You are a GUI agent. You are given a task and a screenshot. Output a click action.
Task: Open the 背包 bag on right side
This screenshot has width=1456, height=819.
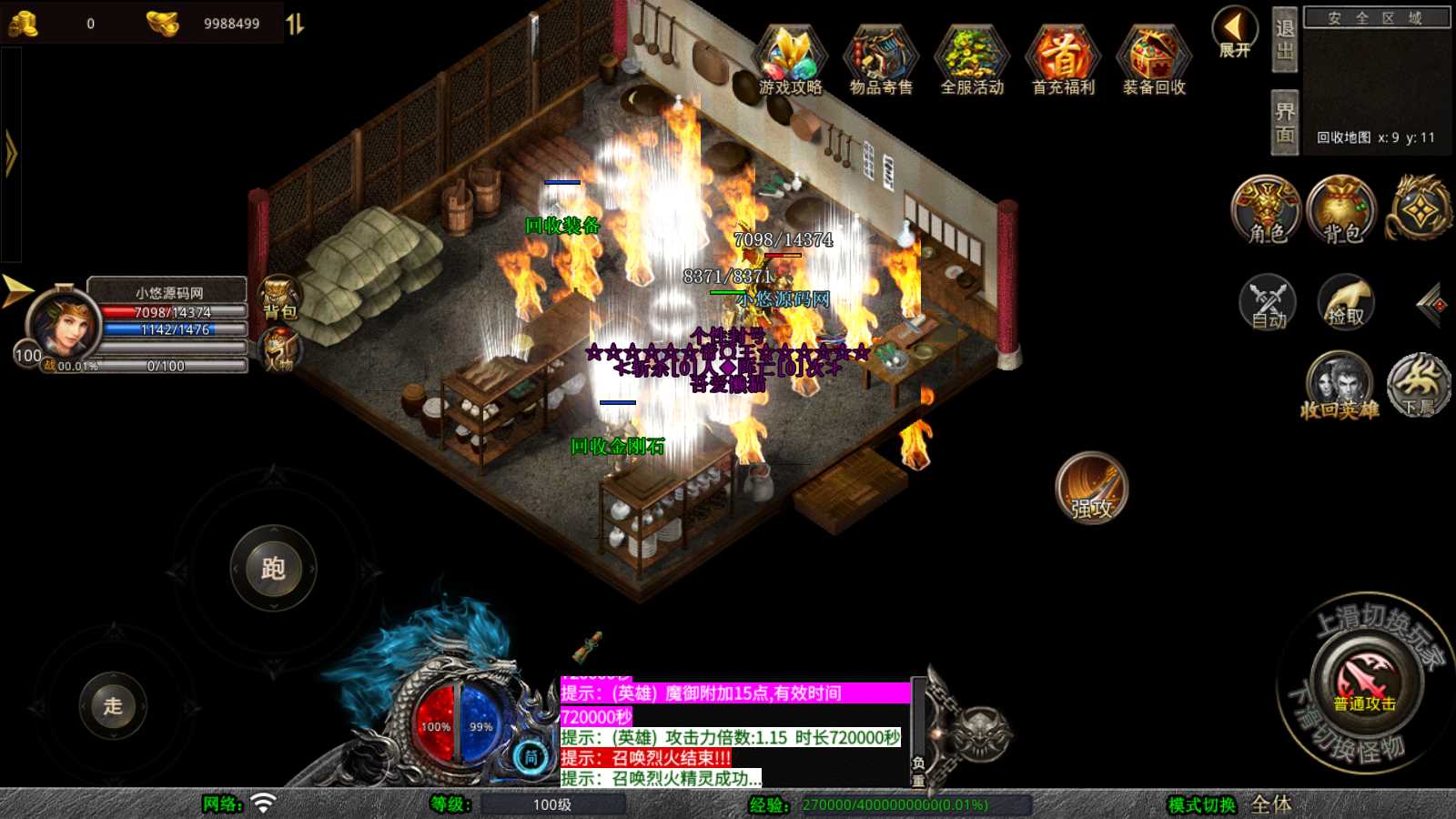point(1342,210)
